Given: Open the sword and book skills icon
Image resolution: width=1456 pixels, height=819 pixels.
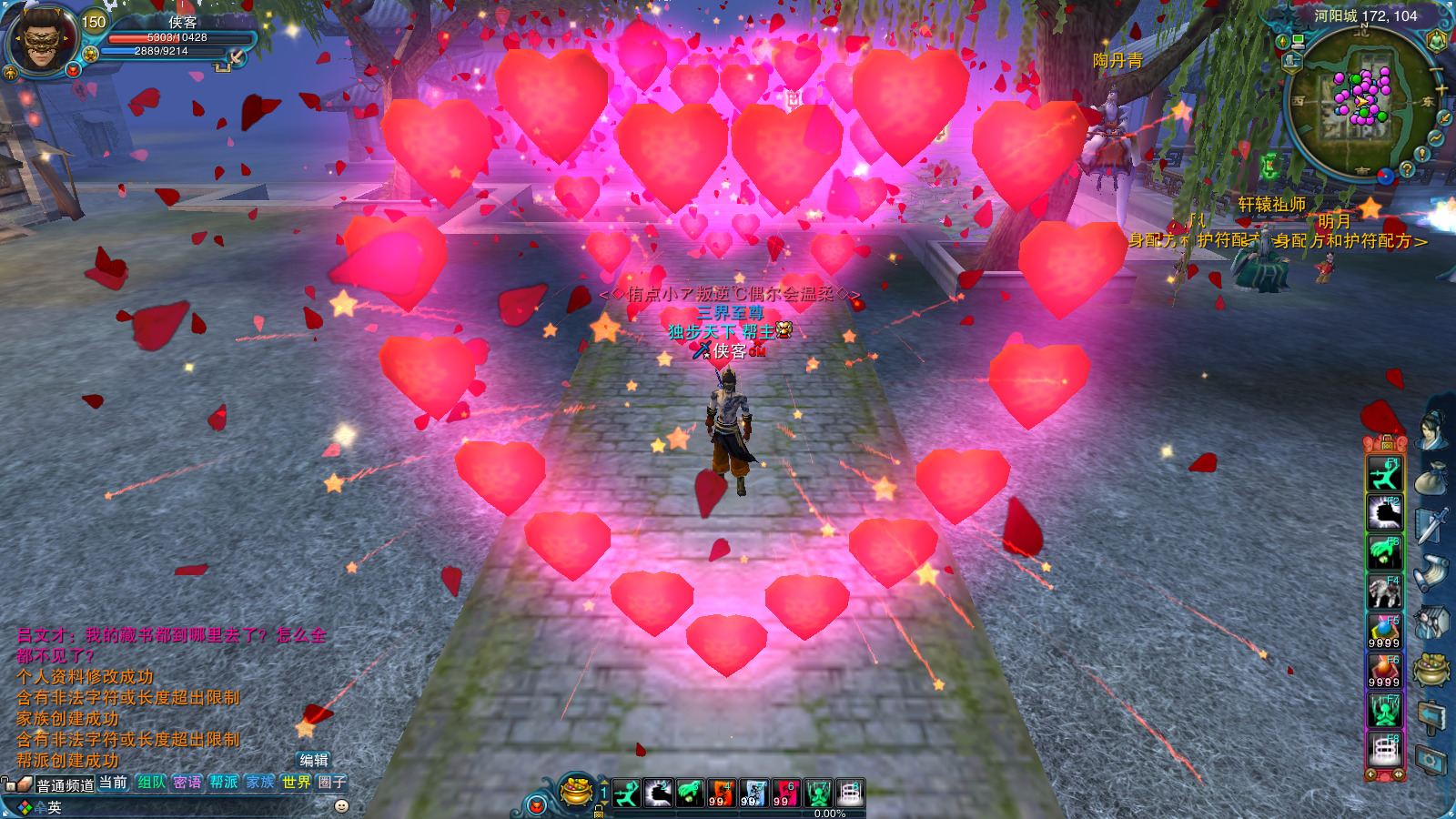Looking at the screenshot, I should point(1432,526).
